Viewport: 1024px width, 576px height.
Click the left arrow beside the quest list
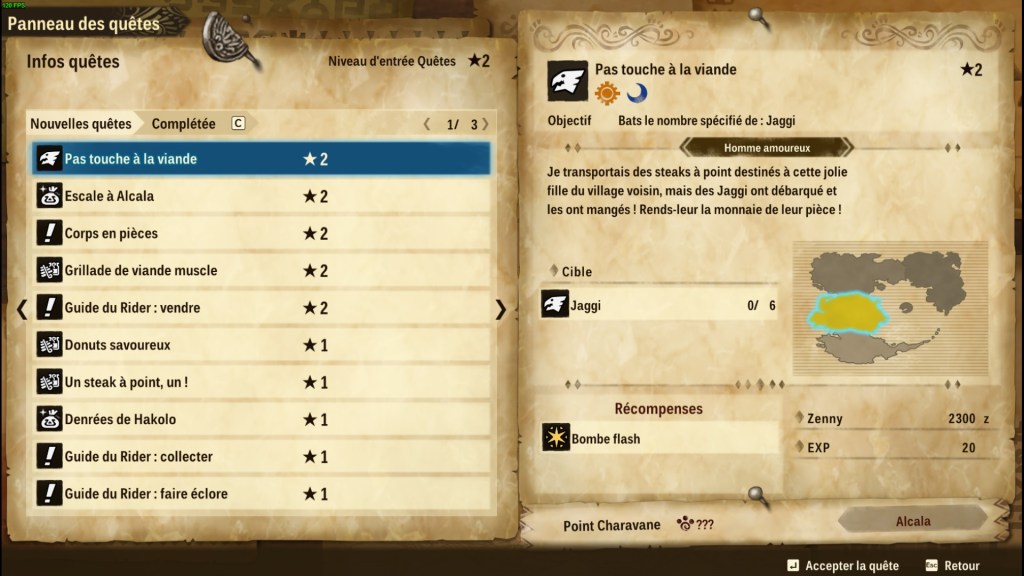click(x=22, y=309)
